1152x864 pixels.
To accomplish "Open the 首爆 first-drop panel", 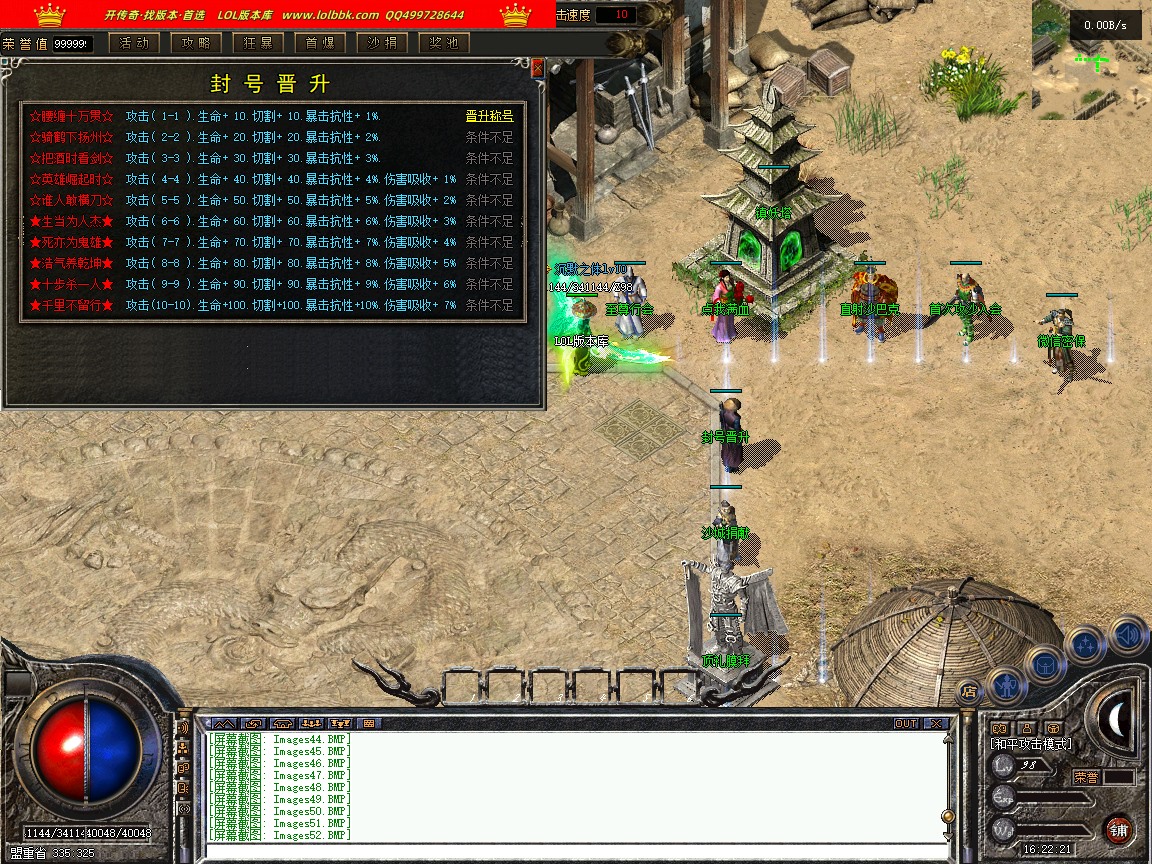I will coord(320,43).
